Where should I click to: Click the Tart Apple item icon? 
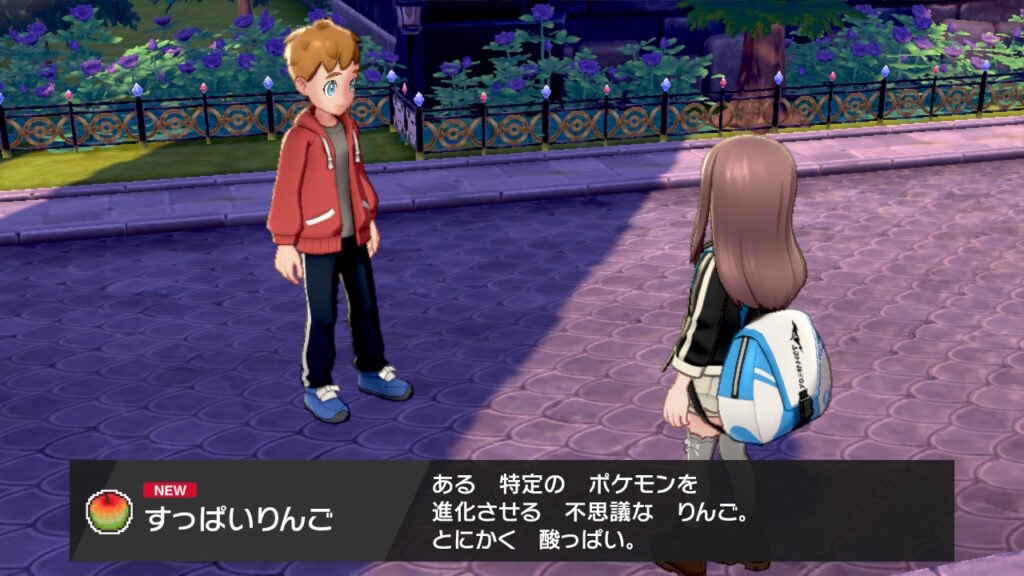tap(109, 511)
